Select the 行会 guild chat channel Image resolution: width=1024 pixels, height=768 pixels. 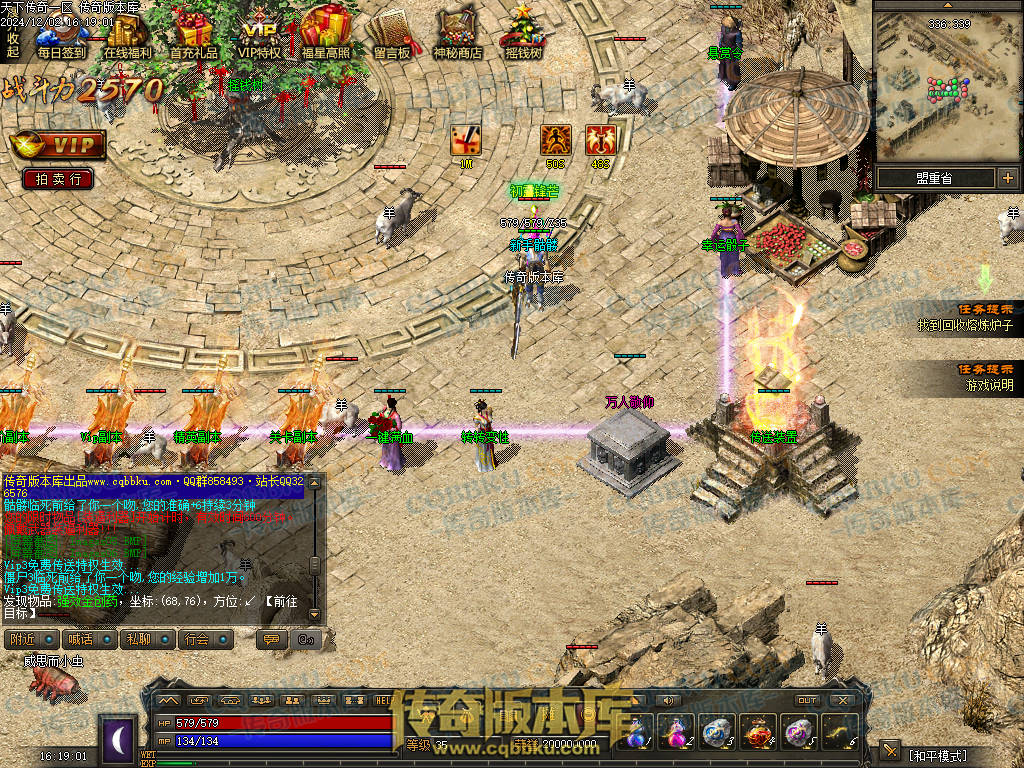pyautogui.click(x=197, y=639)
